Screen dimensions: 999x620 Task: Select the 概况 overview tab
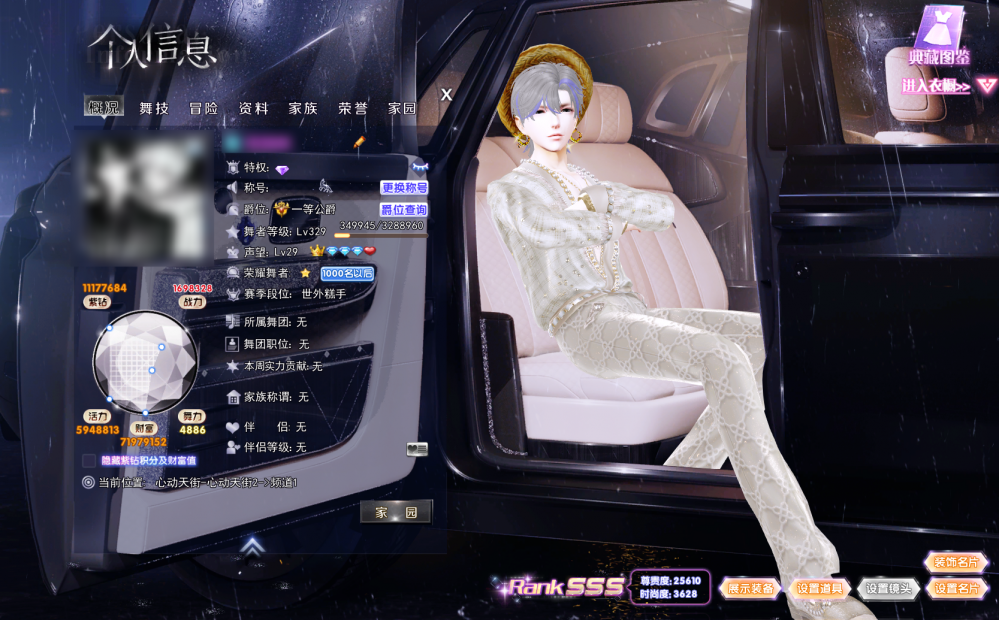pyautogui.click(x=103, y=108)
